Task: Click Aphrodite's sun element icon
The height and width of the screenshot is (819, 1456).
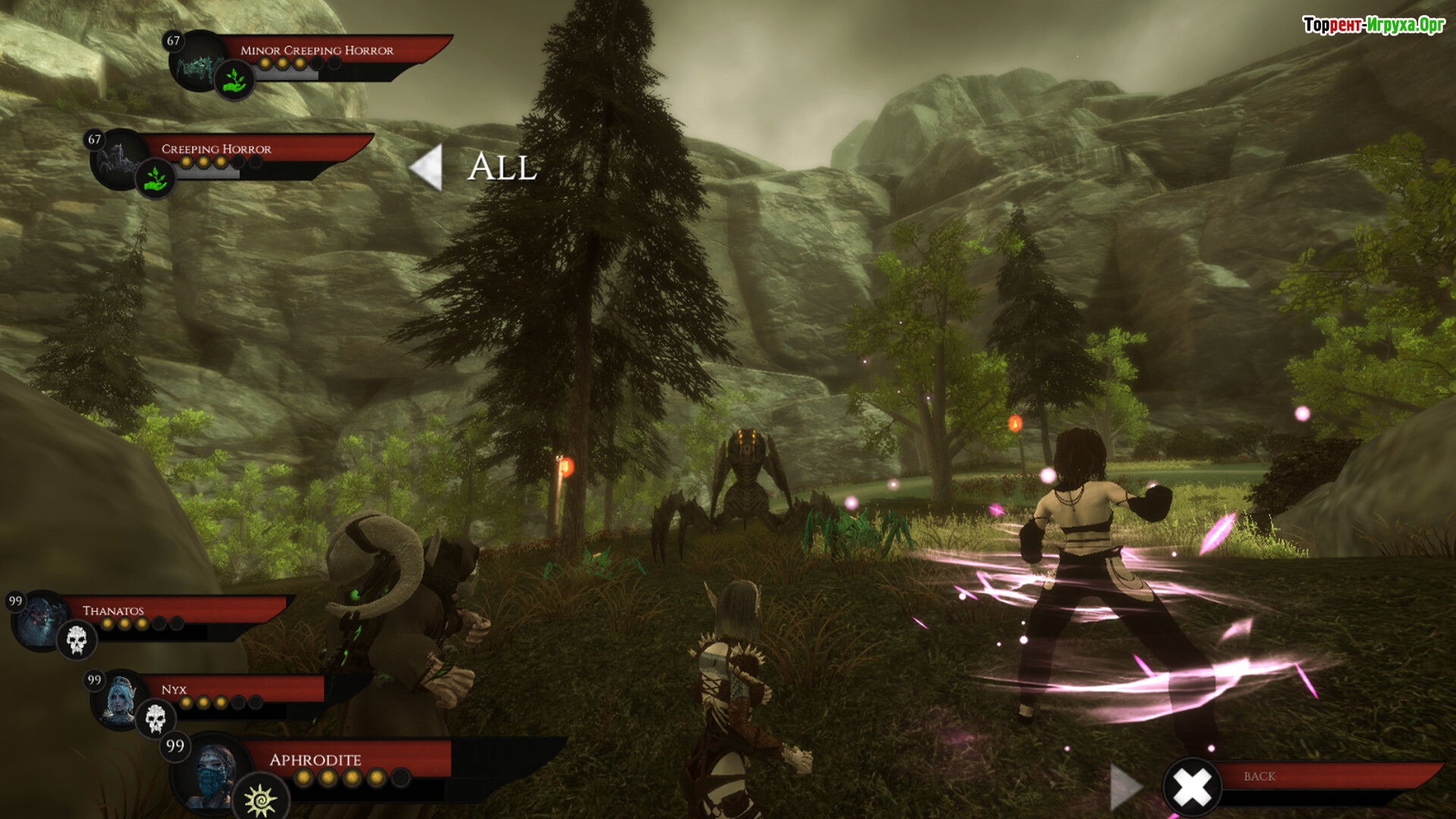Action: 260,799
